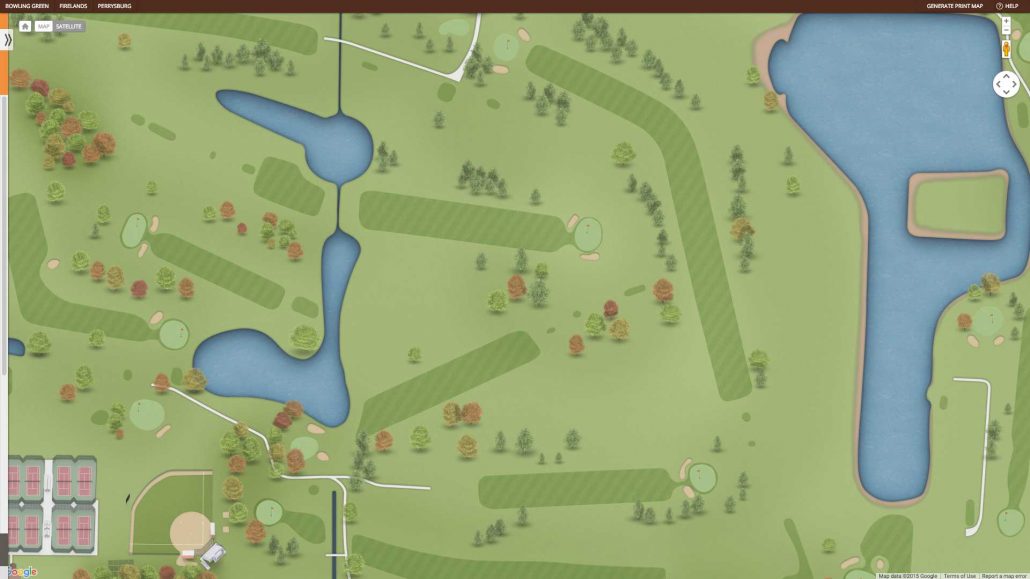The image size is (1030, 579).
Task: Pan the map left with the arrow
Action: (998, 85)
